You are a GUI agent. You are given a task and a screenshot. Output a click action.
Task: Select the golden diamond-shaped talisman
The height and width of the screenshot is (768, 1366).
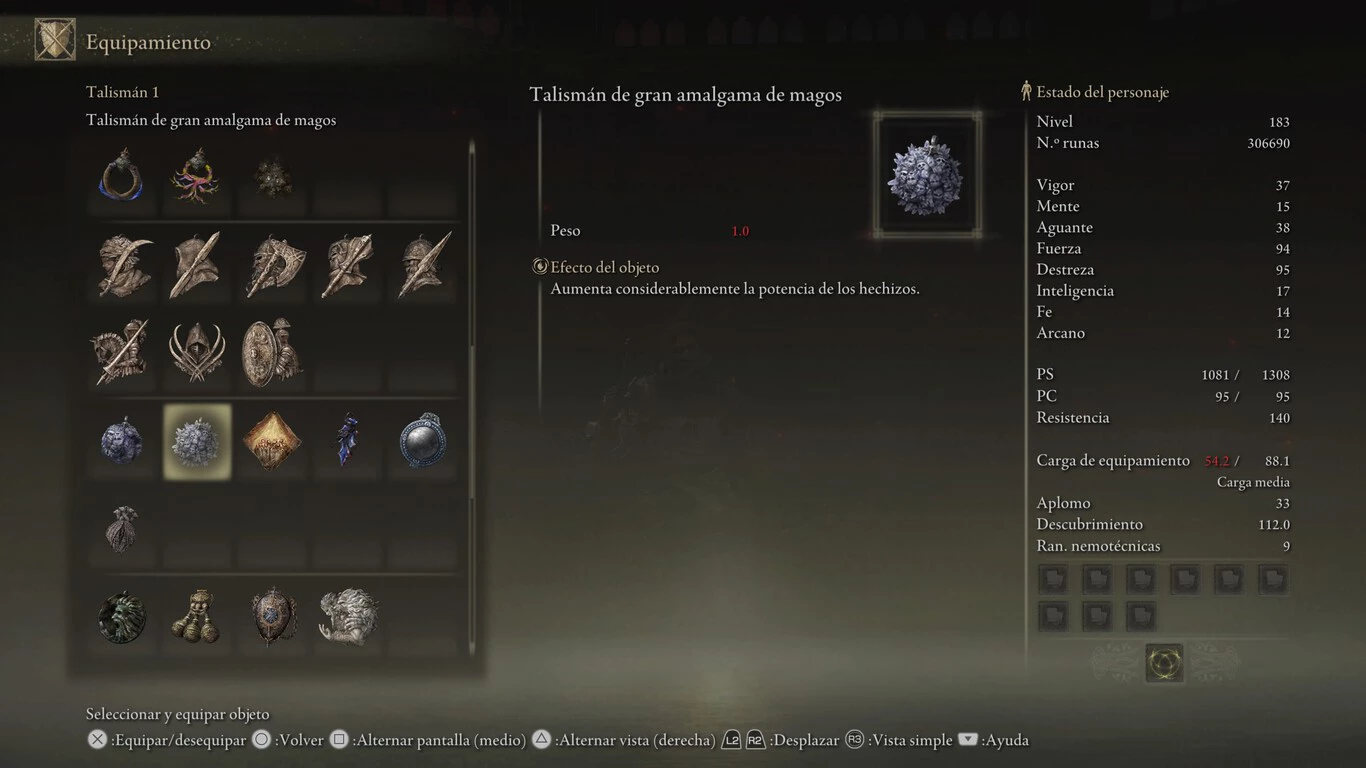tap(272, 441)
